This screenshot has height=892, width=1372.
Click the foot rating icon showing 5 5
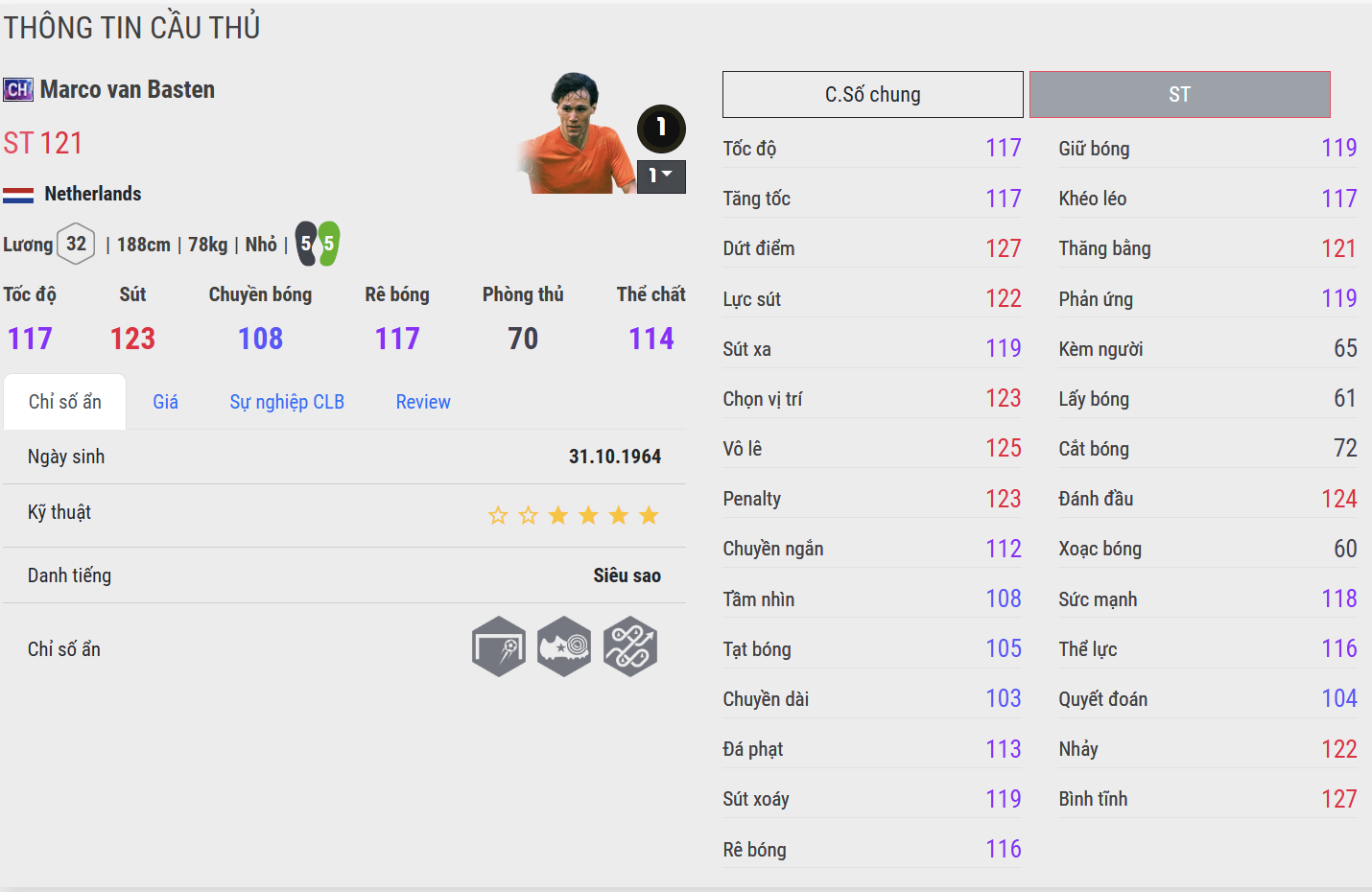point(318,244)
